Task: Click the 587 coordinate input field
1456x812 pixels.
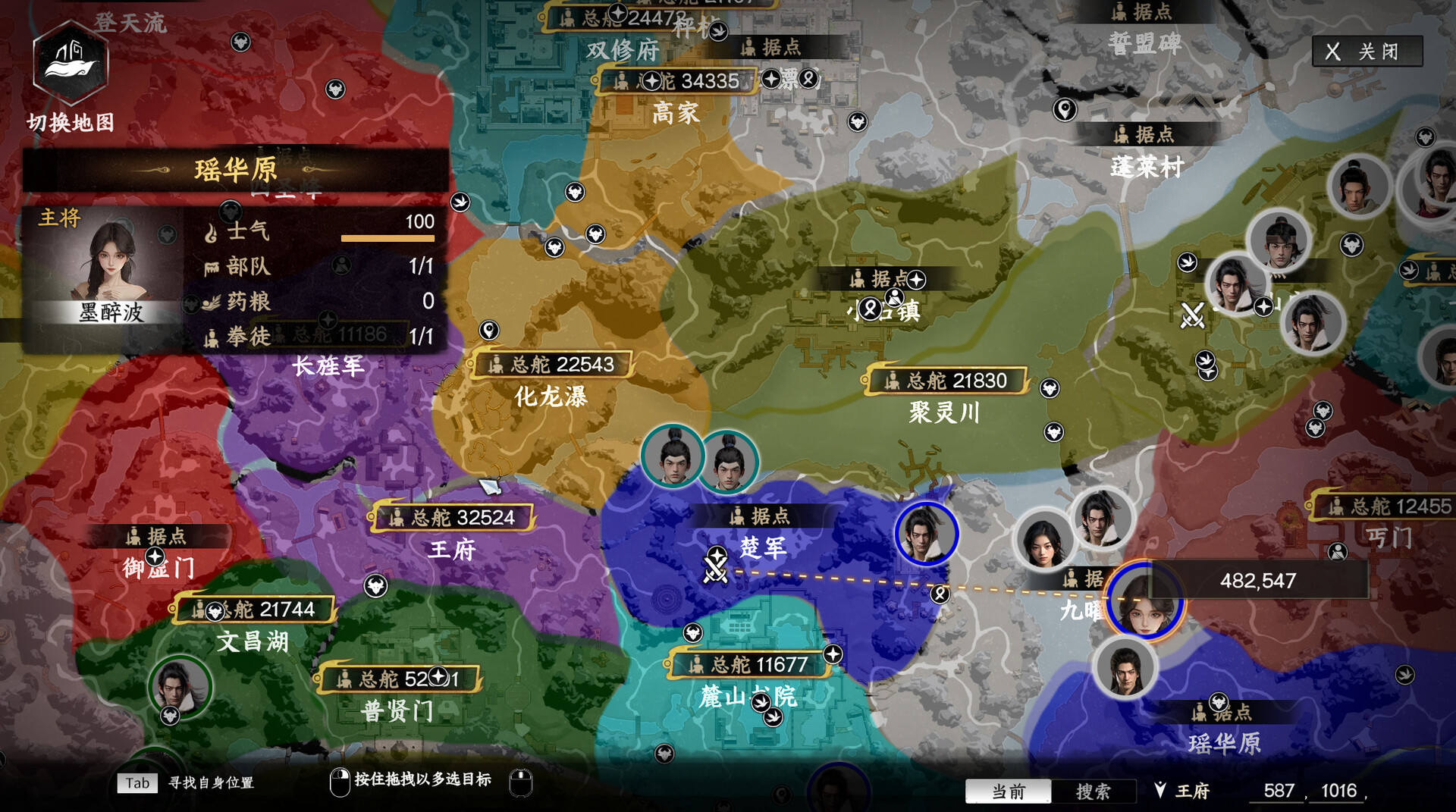Action: [x=1276, y=790]
